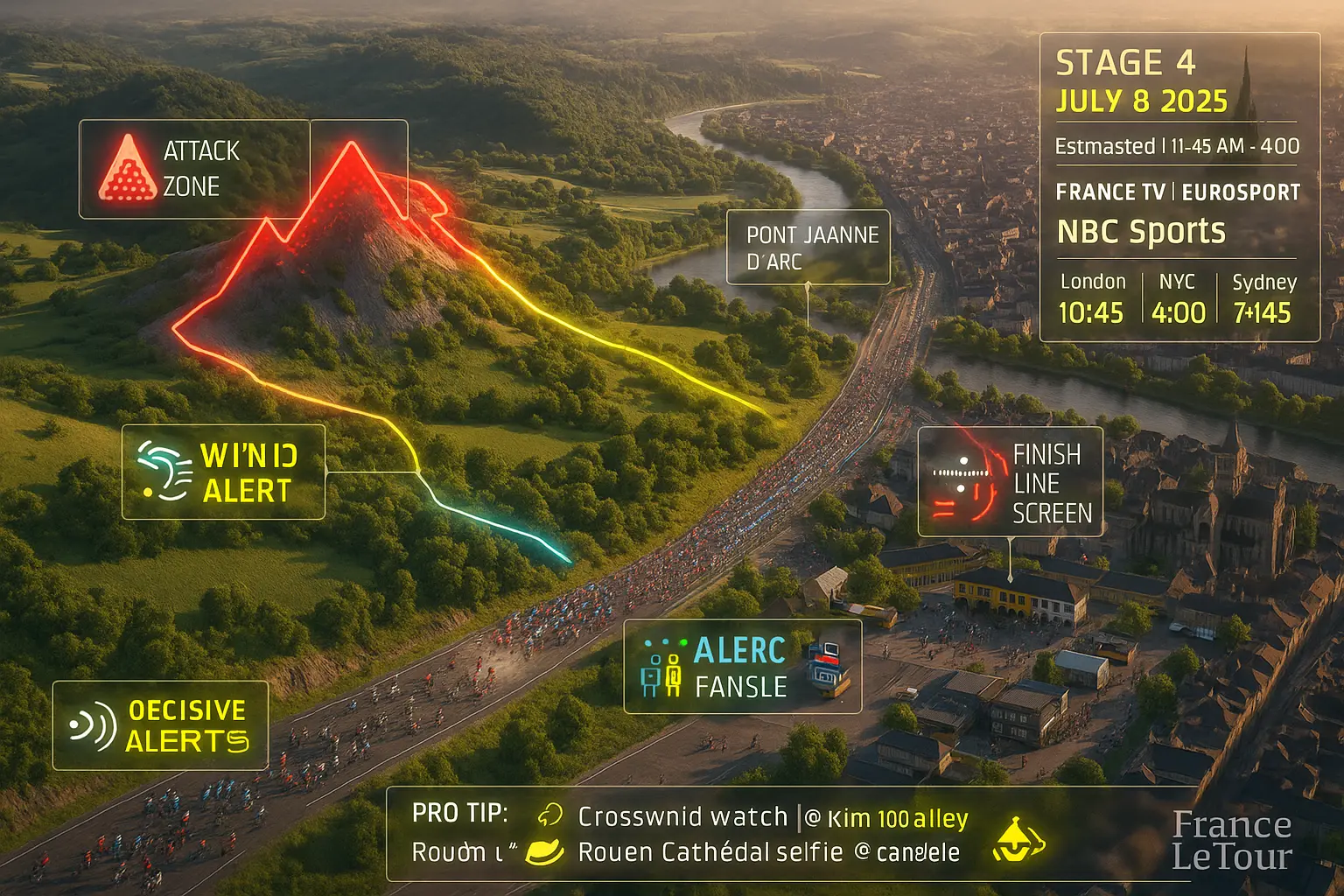Click the Decisive Alerts label
1344x896 pixels.
click(x=160, y=725)
